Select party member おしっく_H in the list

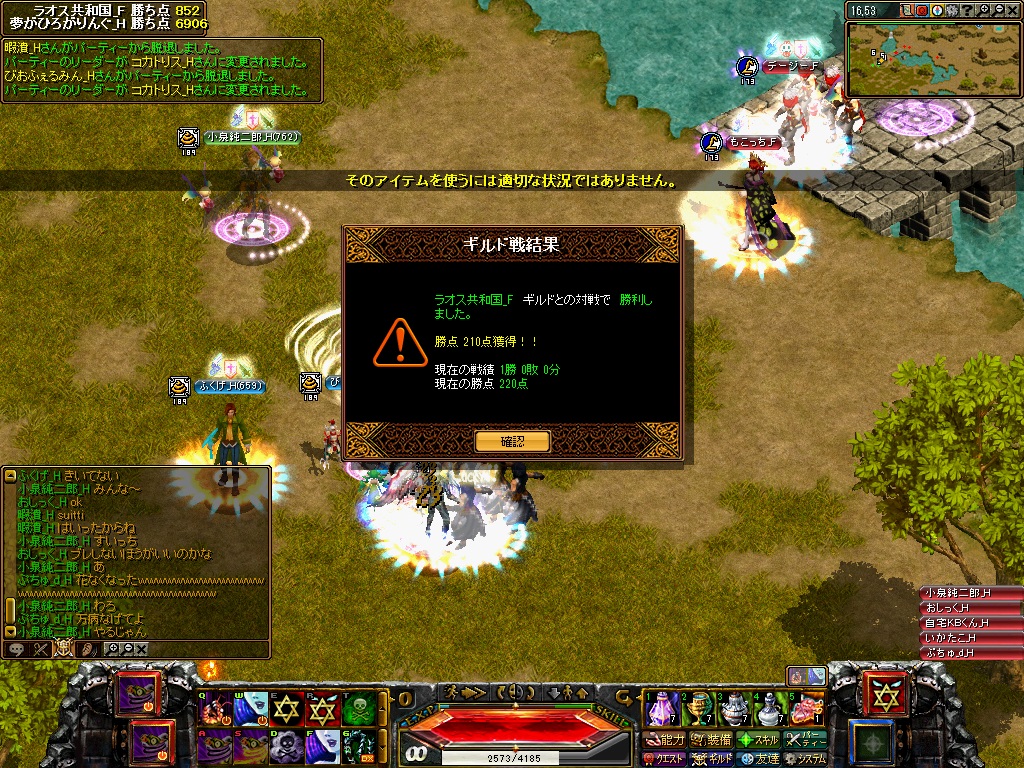[970, 608]
